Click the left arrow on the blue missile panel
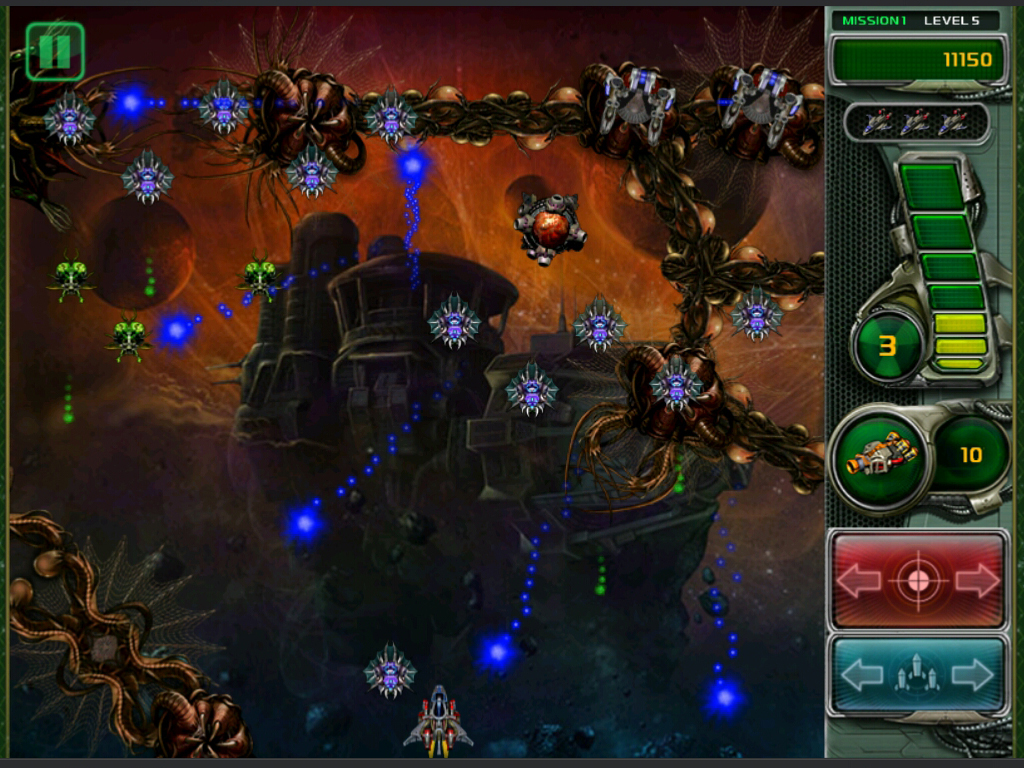Image resolution: width=1024 pixels, height=768 pixels. pyautogui.click(x=861, y=676)
